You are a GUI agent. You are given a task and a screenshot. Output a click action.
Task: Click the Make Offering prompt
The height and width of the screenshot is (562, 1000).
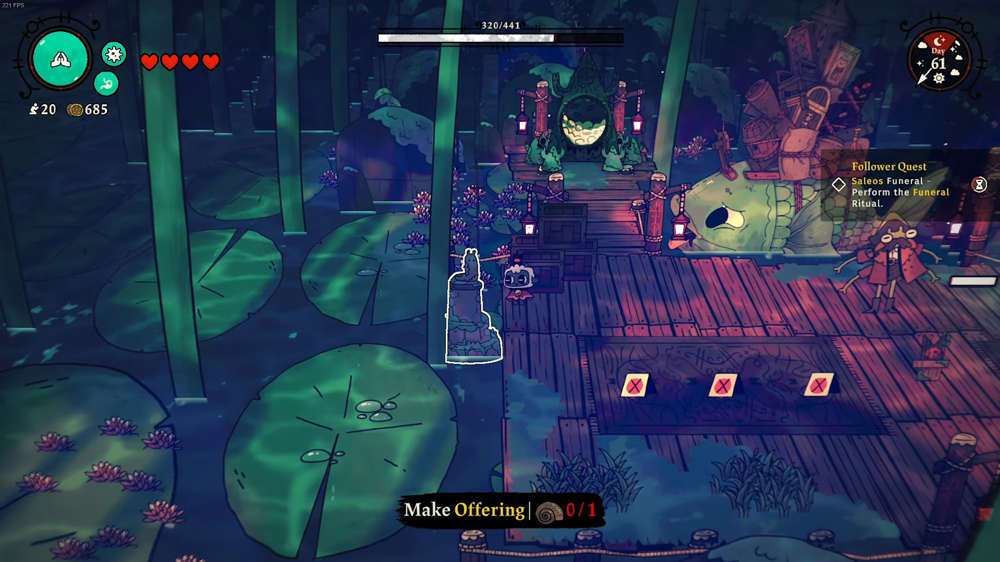500,511
